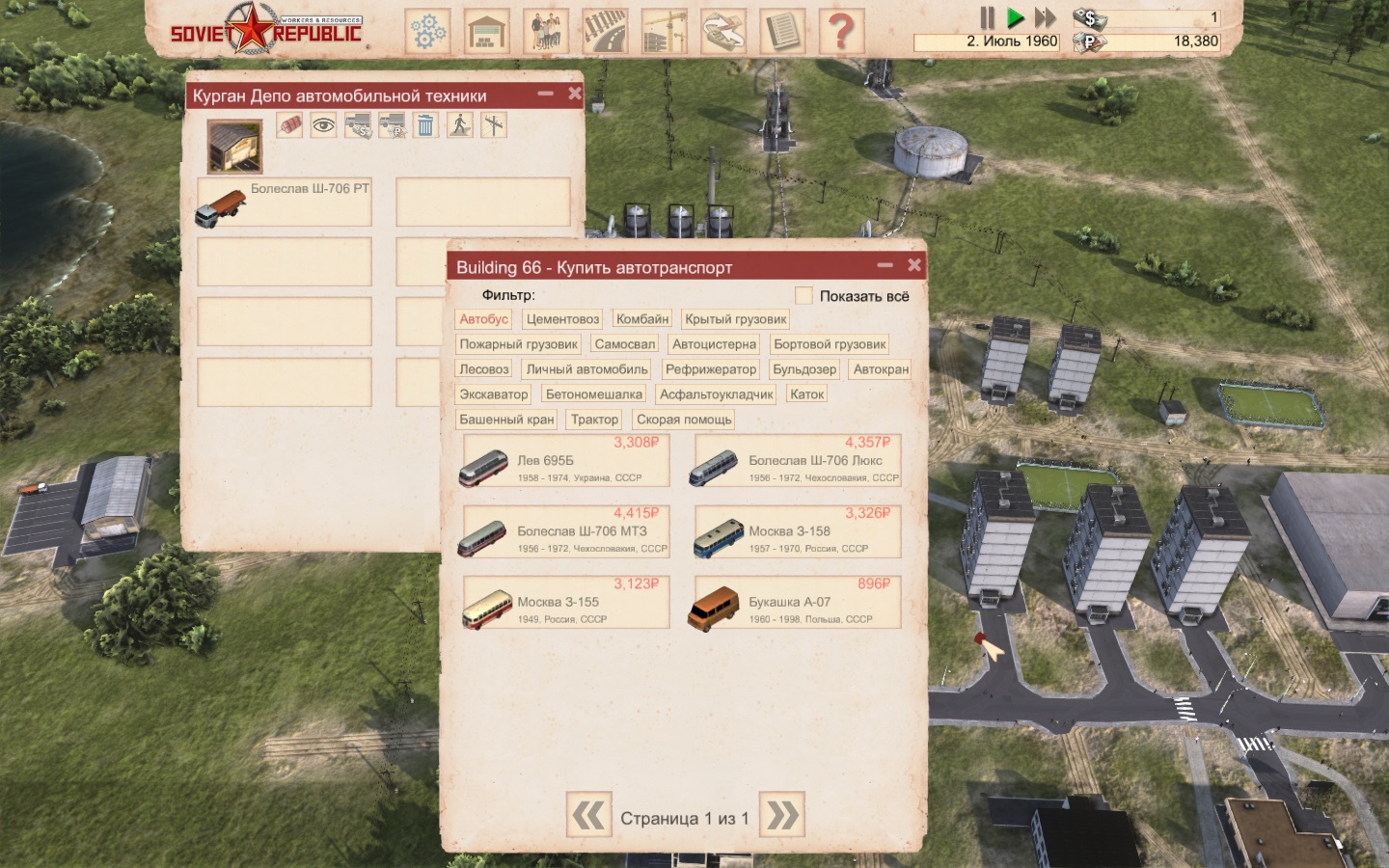Choose the Цементовоз filter
The image size is (1389, 868).
(562, 319)
